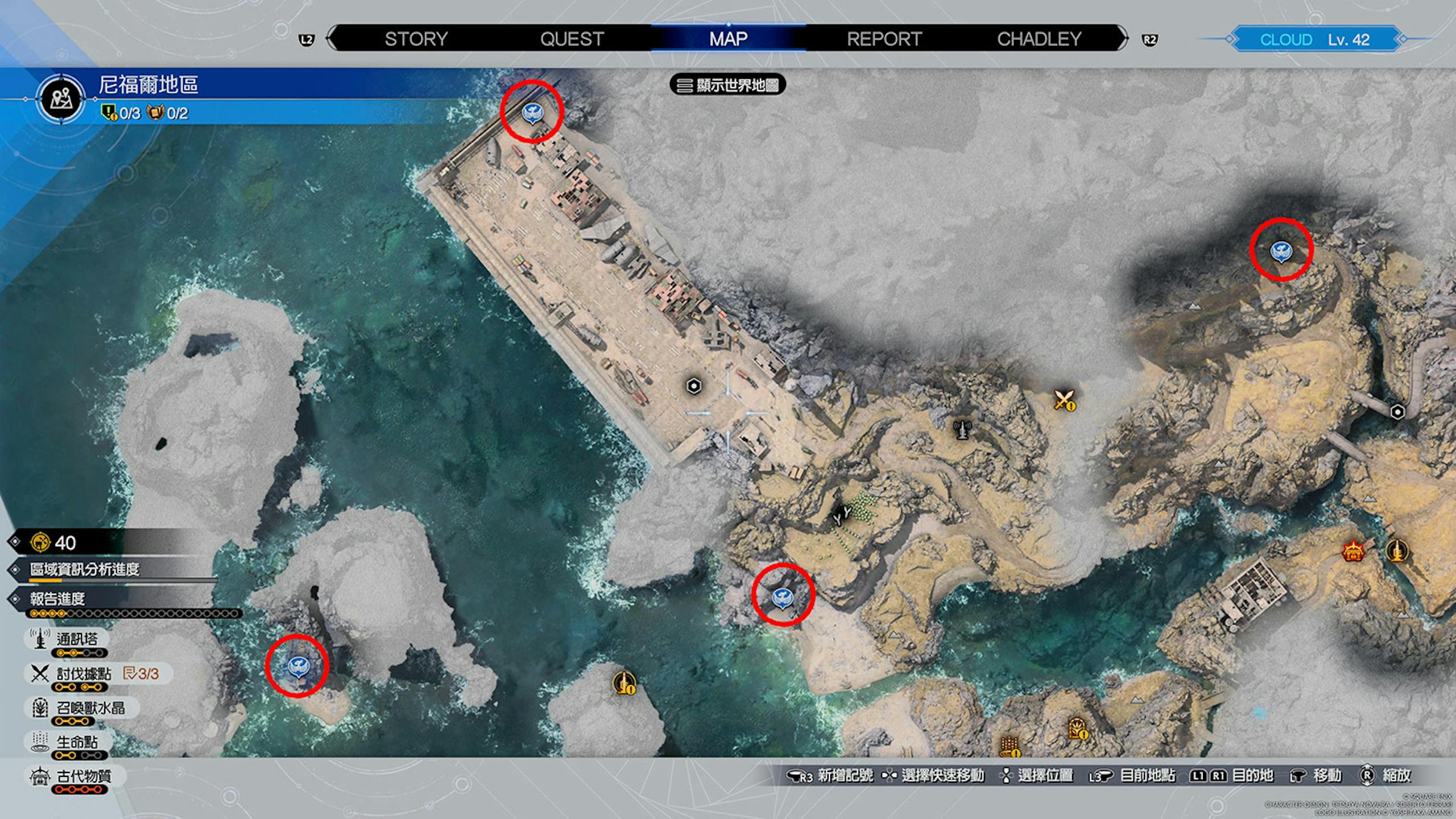Select the radio tower map marker
Image resolution: width=1456 pixels, height=819 pixels.
point(962,429)
